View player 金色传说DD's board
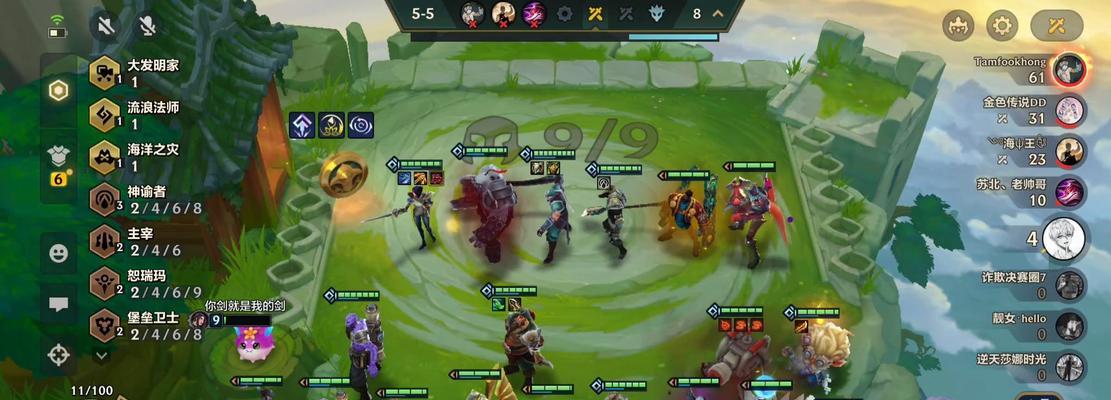This screenshot has width=1111, height=400. tap(1069, 110)
